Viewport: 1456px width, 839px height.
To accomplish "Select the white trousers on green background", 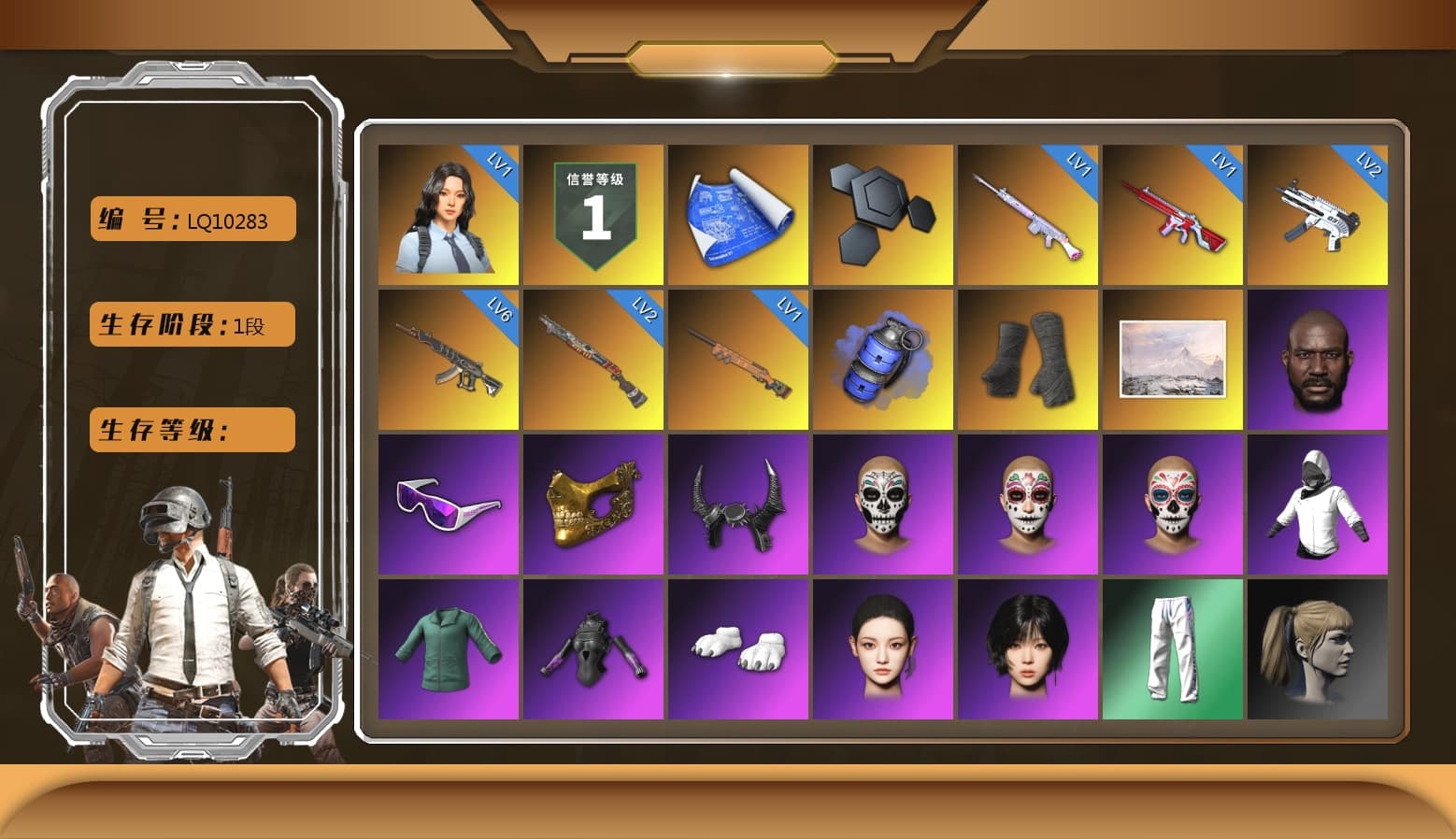I will (x=1173, y=648).
